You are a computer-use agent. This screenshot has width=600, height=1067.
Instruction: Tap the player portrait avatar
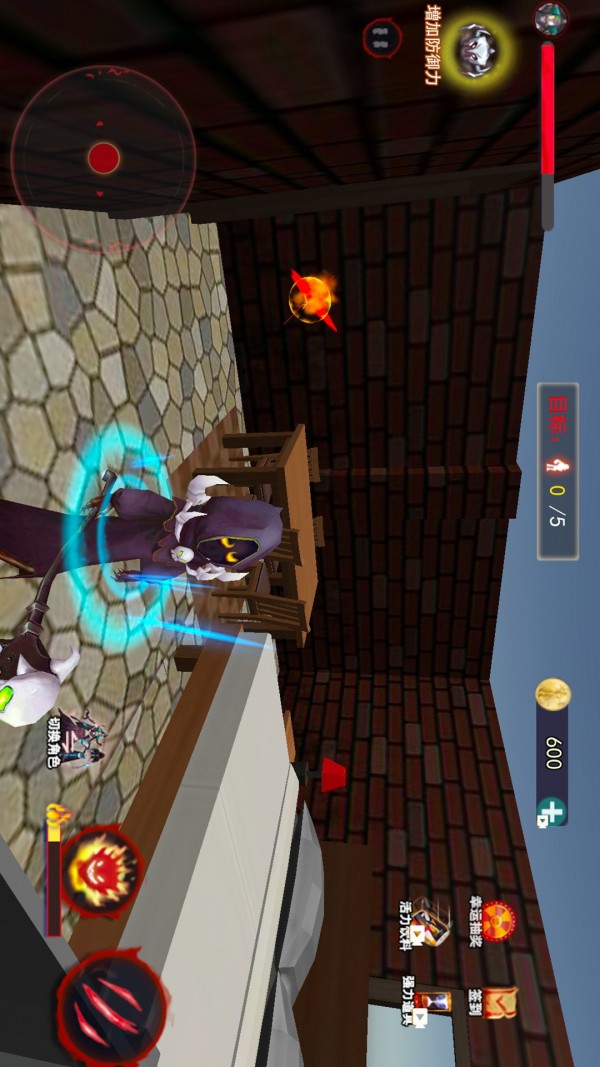point(551,17)
